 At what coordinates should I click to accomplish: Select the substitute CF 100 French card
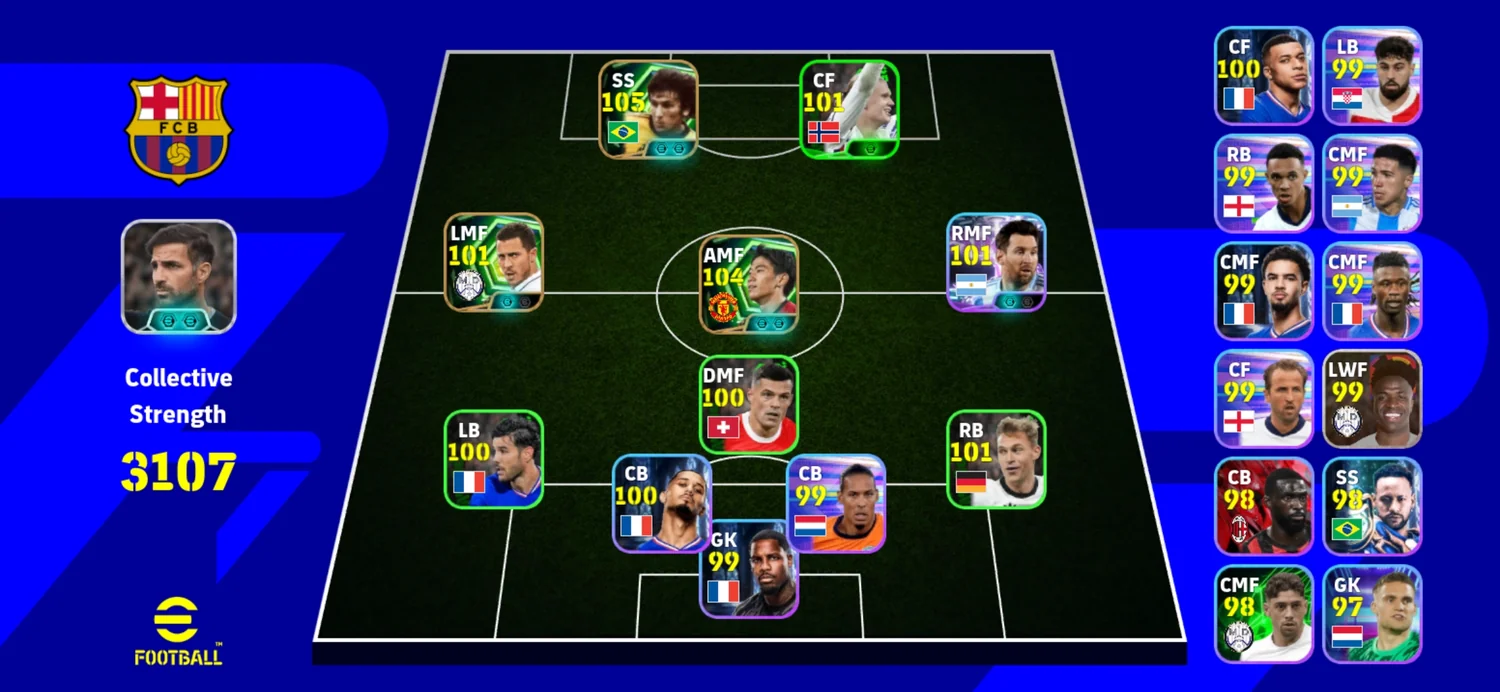[1263, 75]
